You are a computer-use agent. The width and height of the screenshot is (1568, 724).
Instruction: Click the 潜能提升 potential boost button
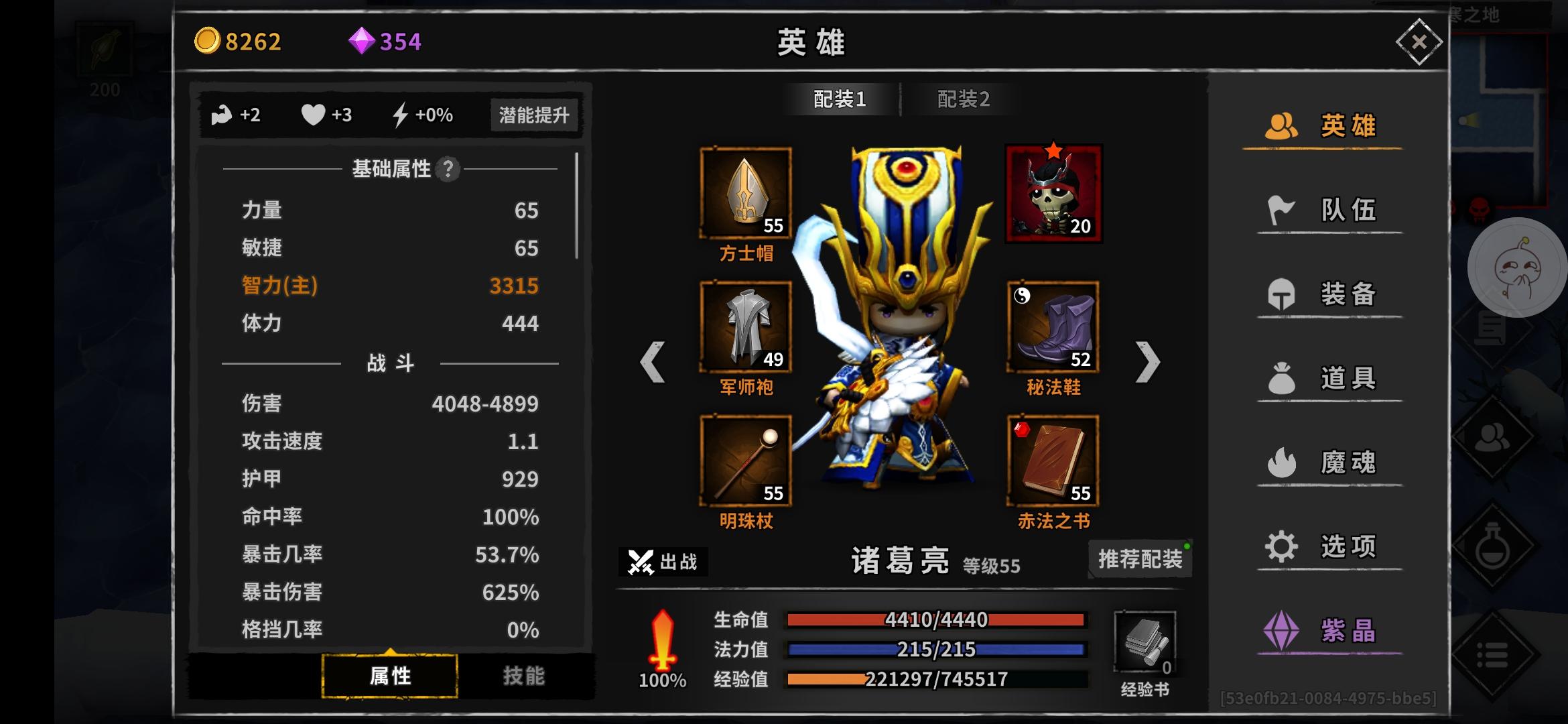pyautogui.click(x=534, y=115)
